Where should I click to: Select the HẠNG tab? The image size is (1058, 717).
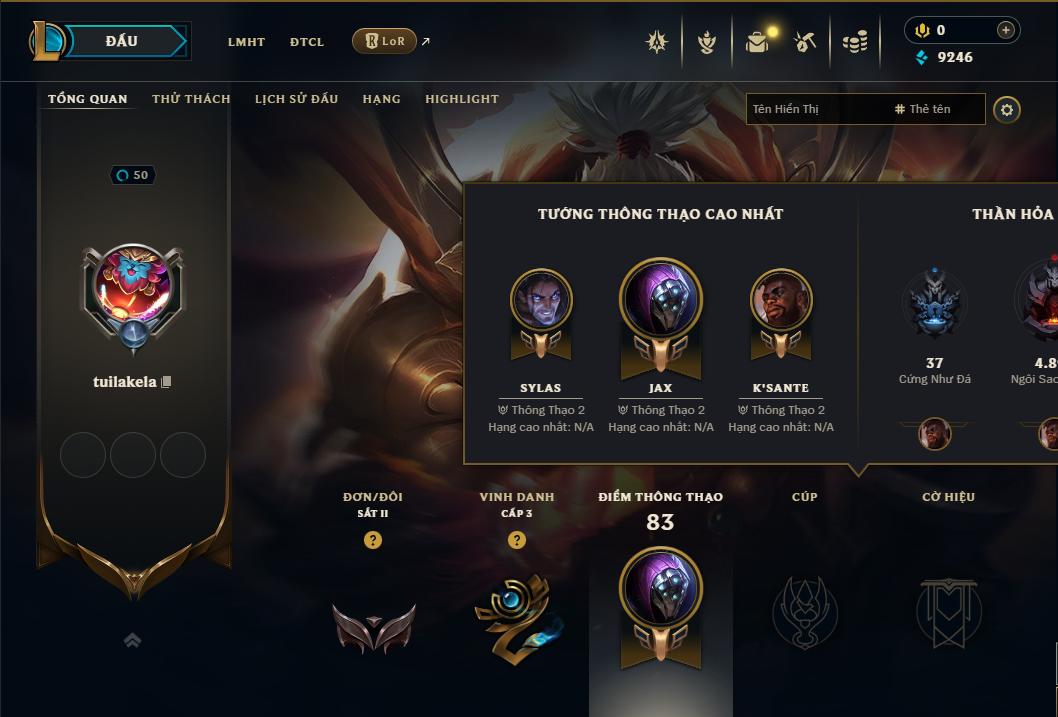tap(381, 99)
